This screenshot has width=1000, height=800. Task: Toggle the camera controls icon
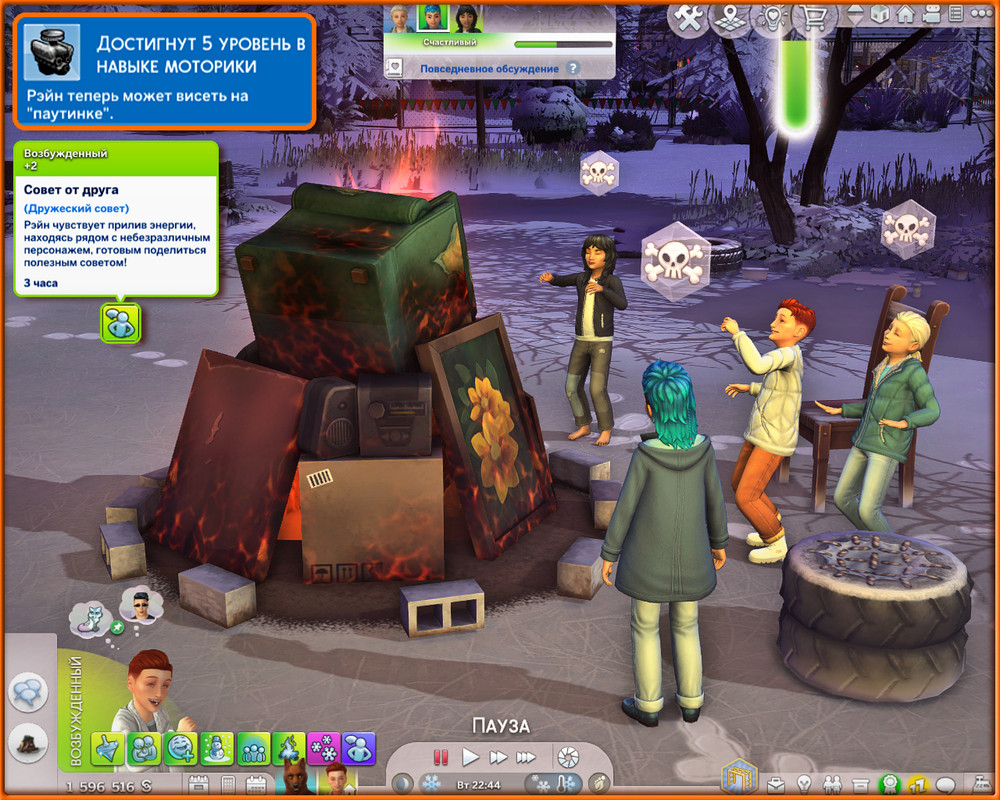932,15
